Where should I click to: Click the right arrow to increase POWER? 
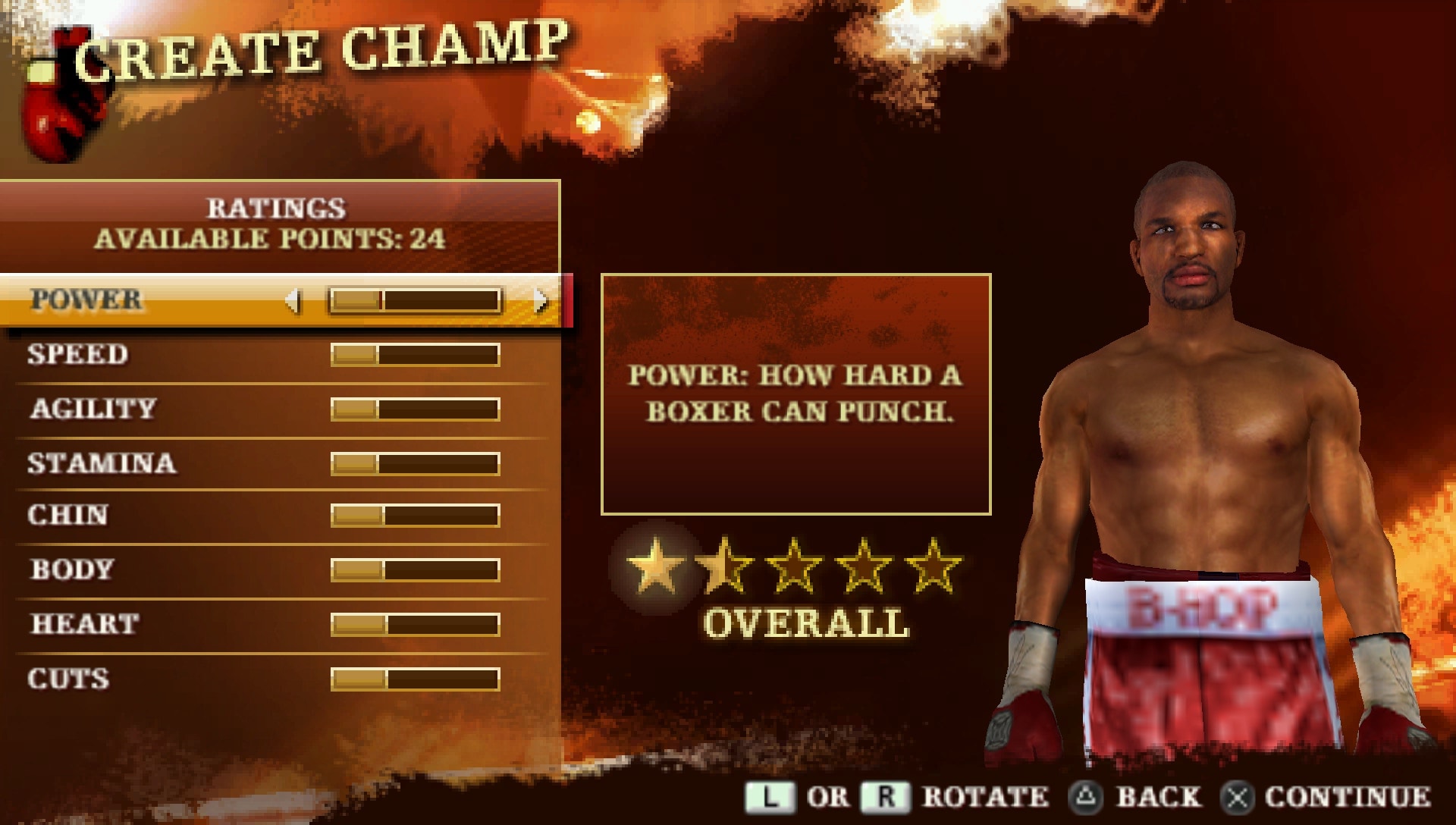pyautogui.click(x=541, y=300)
